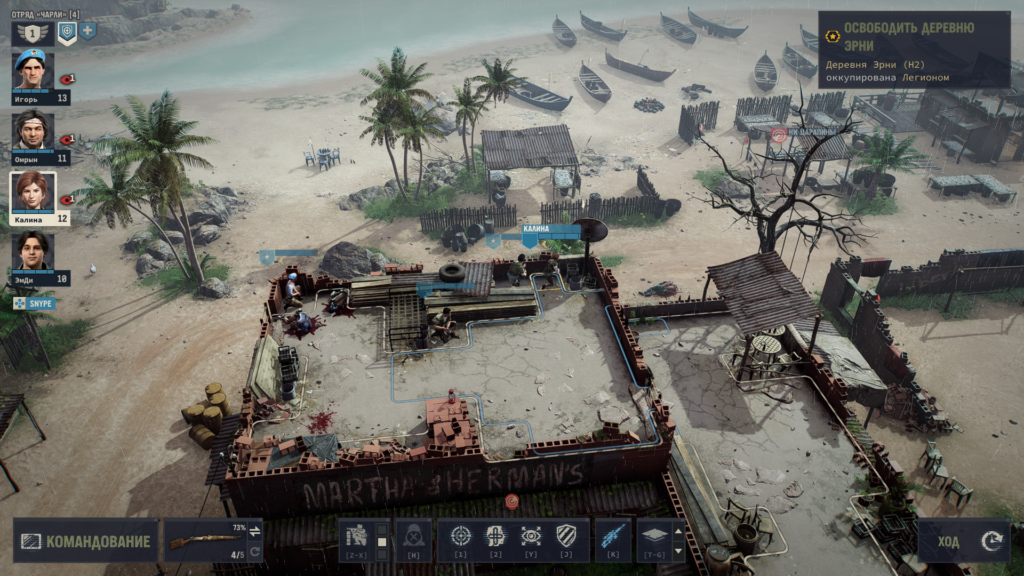Select ЭмДи's squad portrait
The image size is (1024, 576).
coord(32,253)
